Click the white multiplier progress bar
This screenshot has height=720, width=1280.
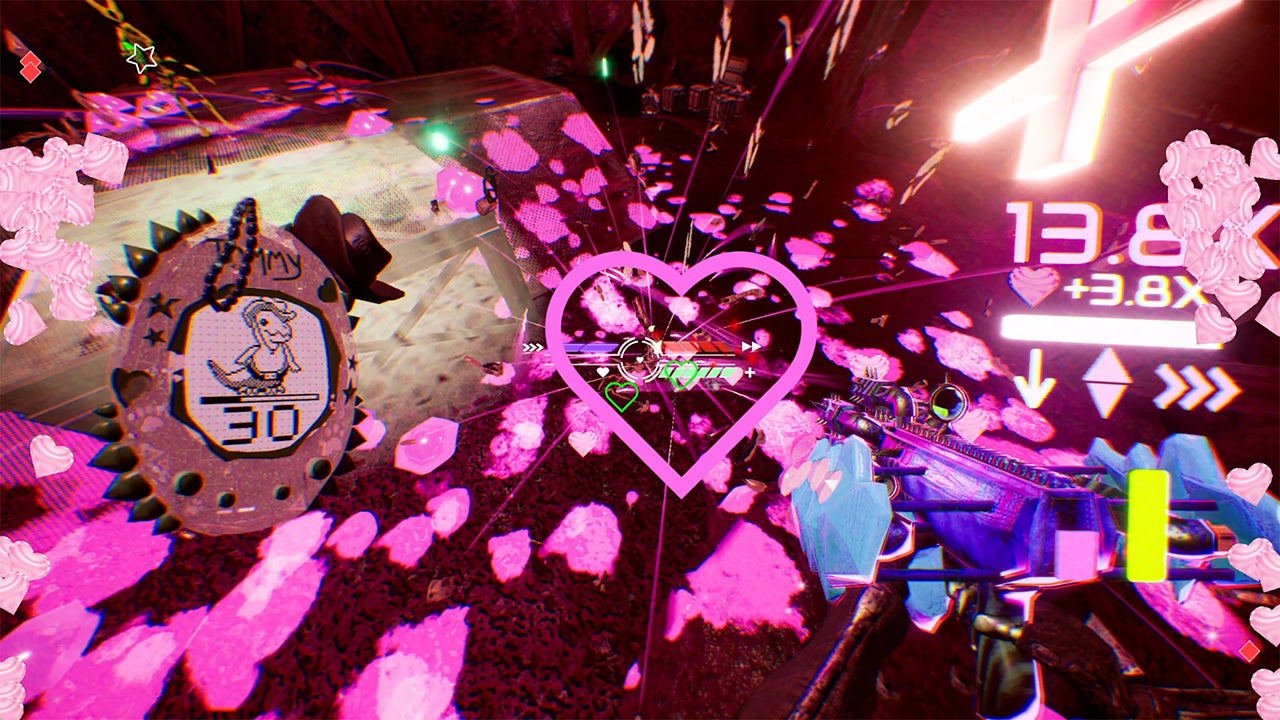tap(1100, 325)
